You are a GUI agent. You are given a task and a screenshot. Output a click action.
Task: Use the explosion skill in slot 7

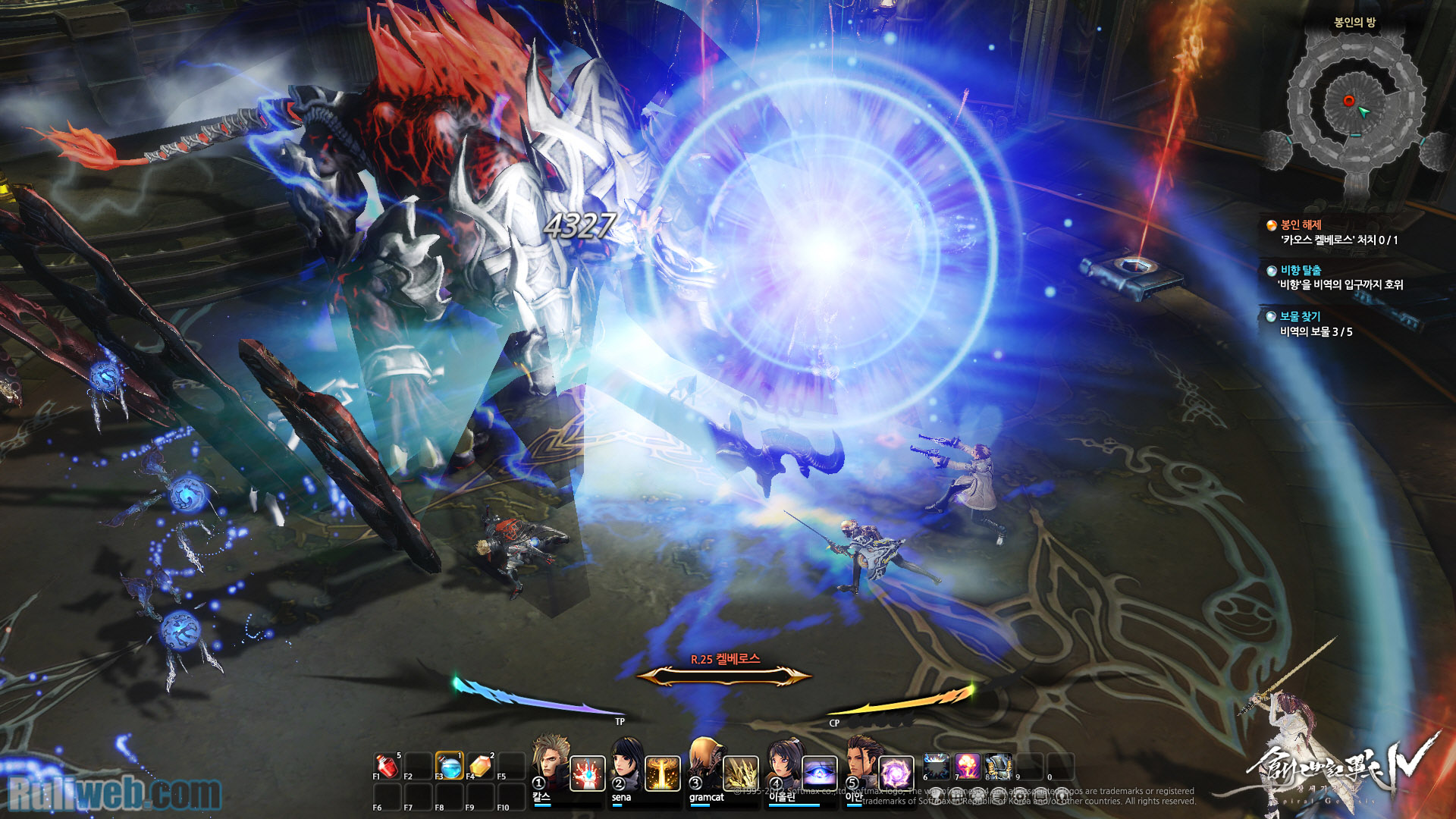[x=968, y=767]
